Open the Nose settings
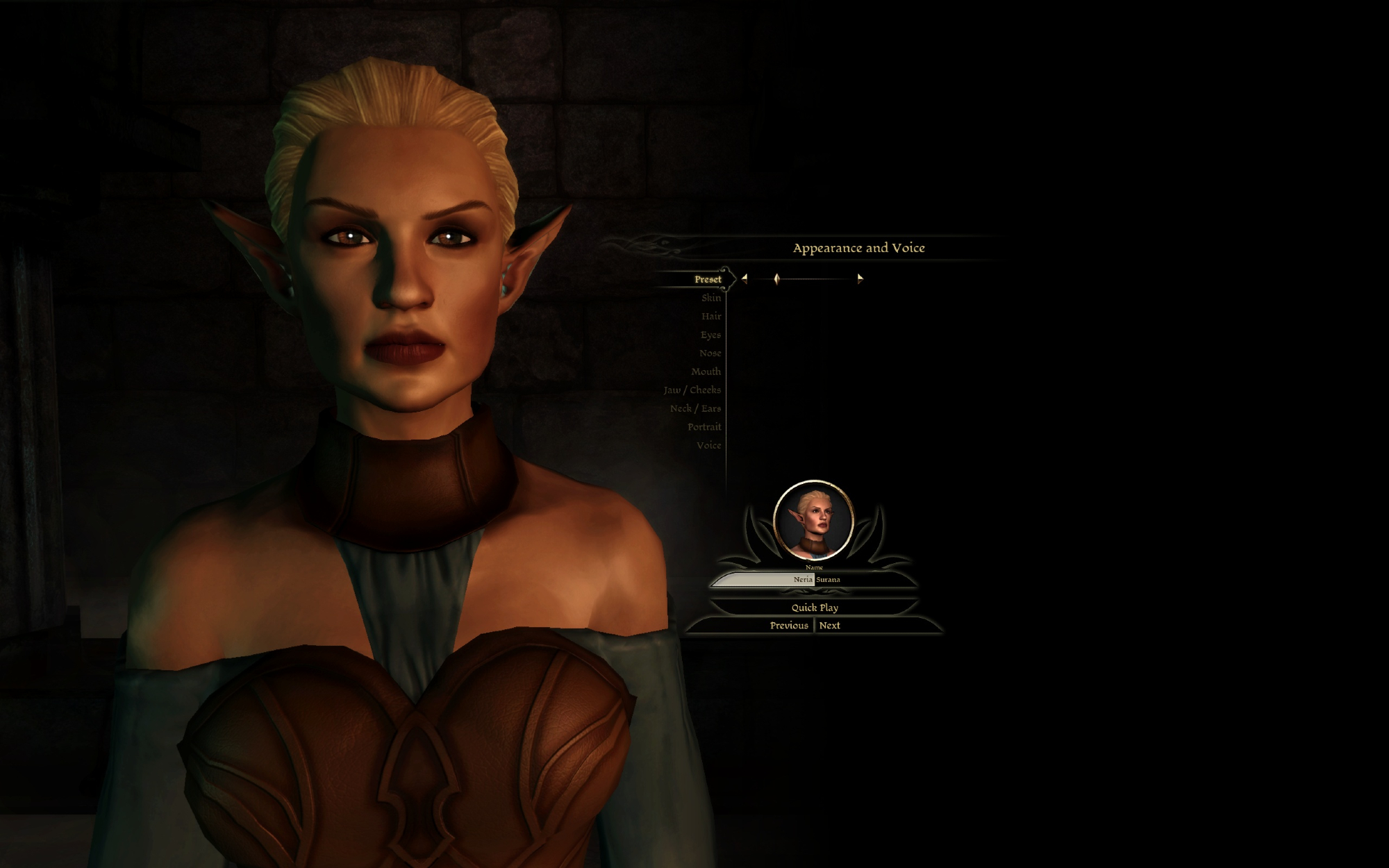The width and height of the screenshot is (1389, 868). click(710, 353)
